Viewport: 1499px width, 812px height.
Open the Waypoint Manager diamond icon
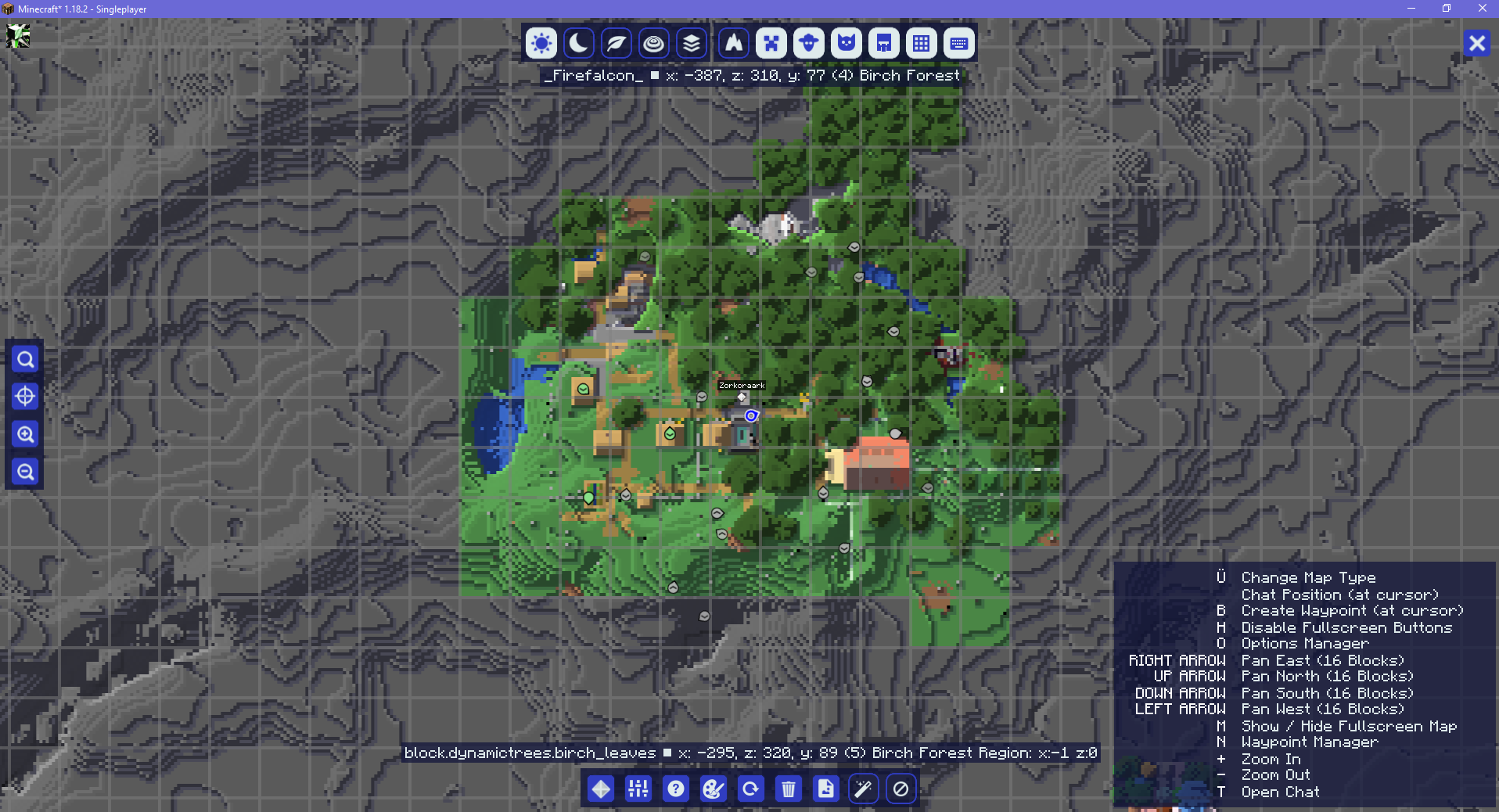click(x=600, y=789)
